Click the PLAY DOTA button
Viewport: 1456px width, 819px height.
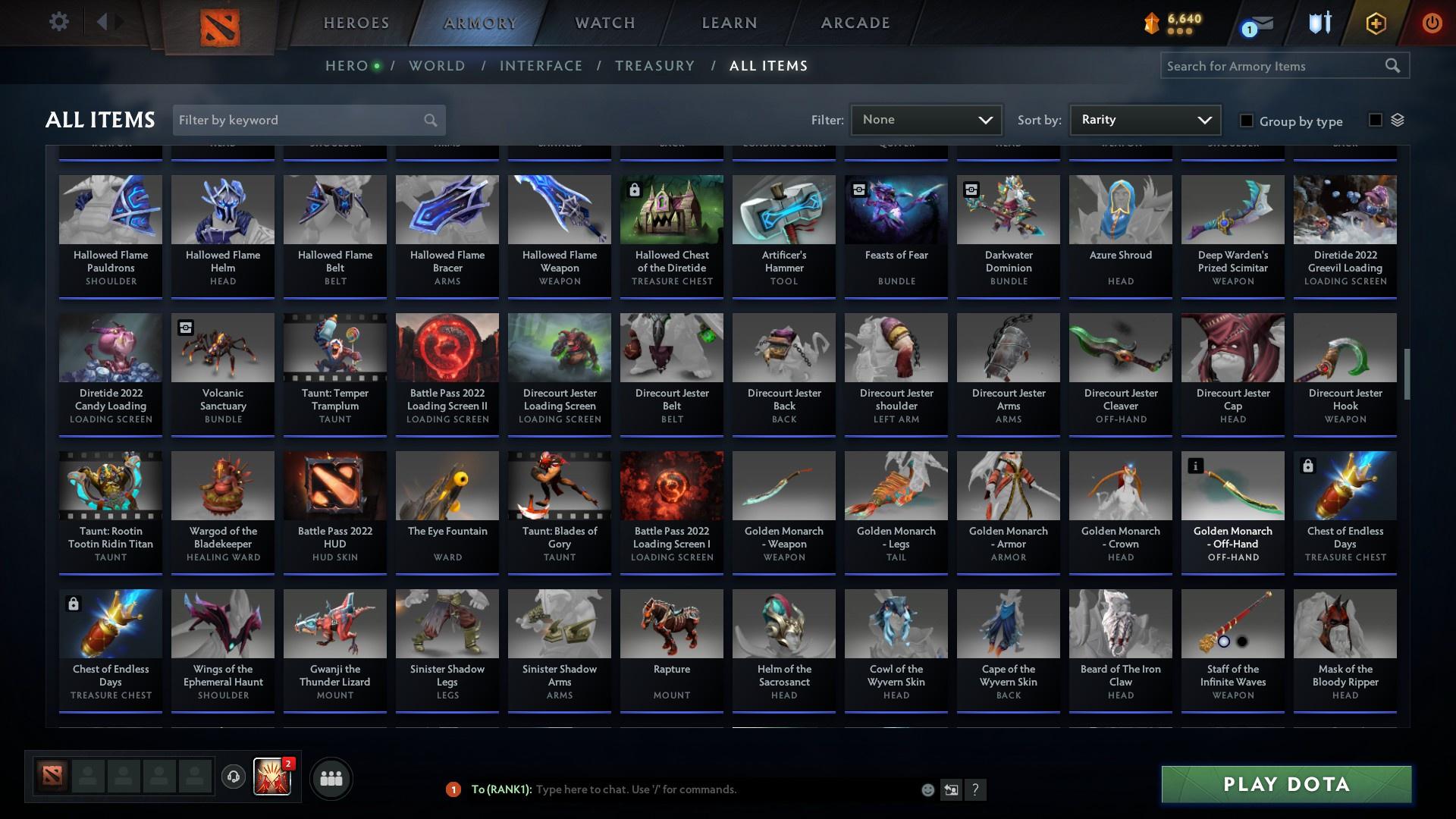pos(1285,785)
